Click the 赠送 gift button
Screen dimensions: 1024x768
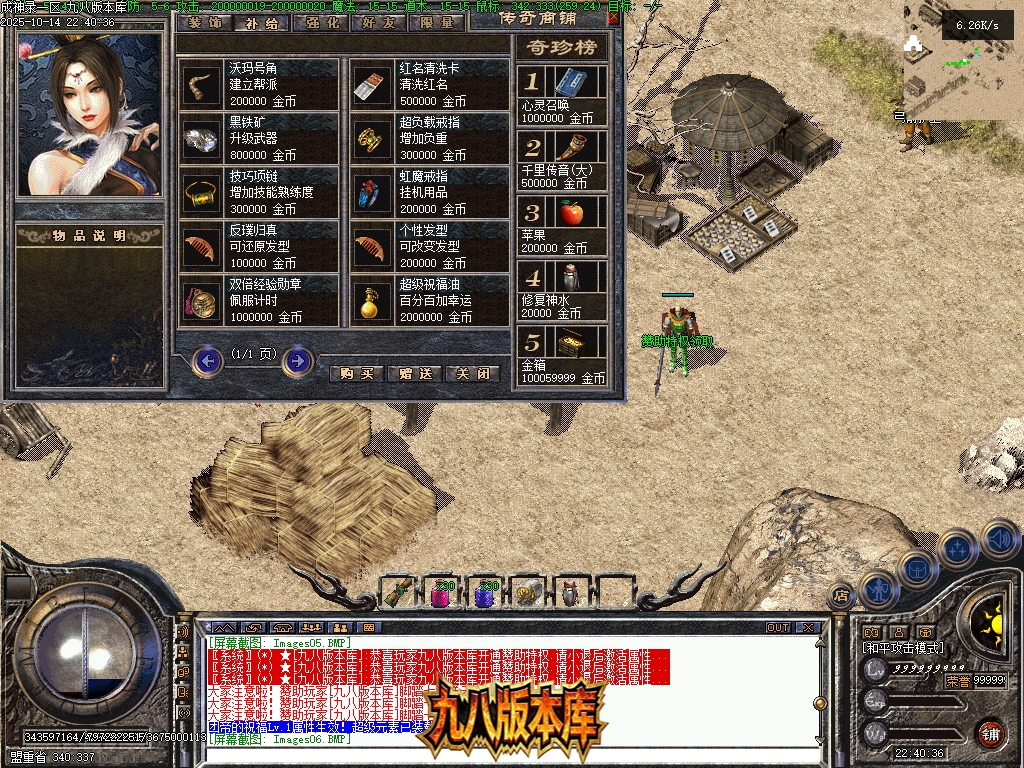pos(414,374)
